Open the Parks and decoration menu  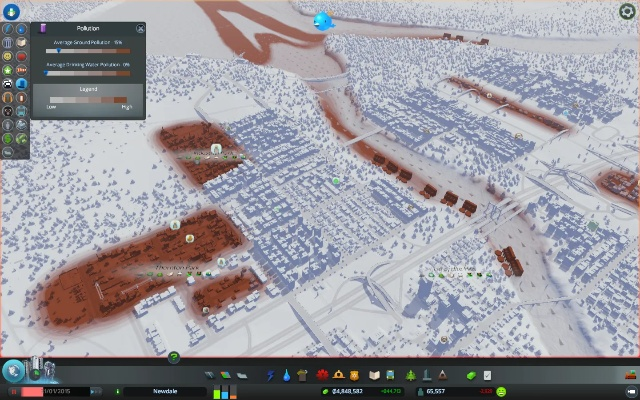pos(411,374)
